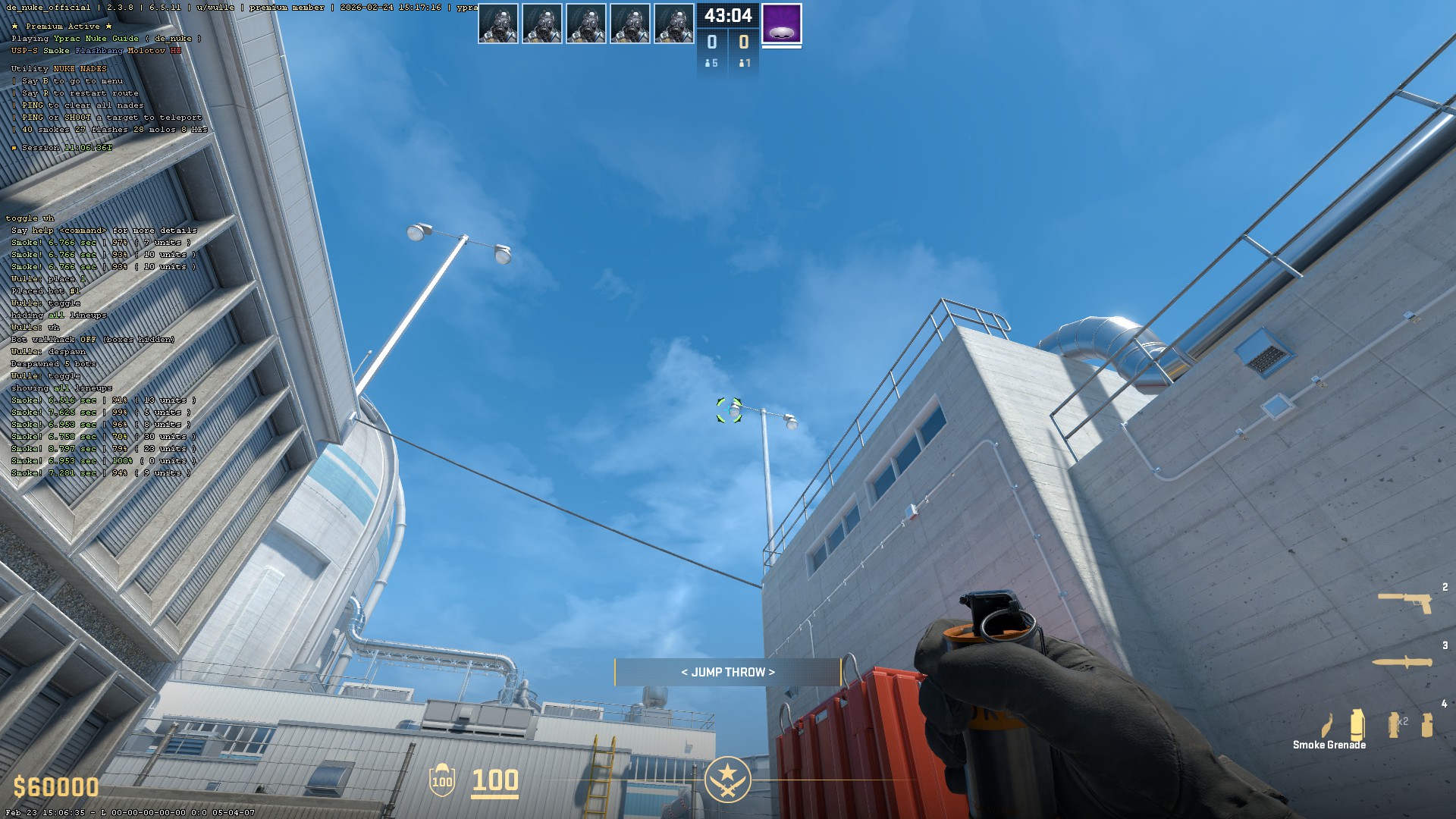This screenshot has height=819, width=1456.
Task: Click the yellow flag icon before the Session timer
Action: tap(13, 147)
